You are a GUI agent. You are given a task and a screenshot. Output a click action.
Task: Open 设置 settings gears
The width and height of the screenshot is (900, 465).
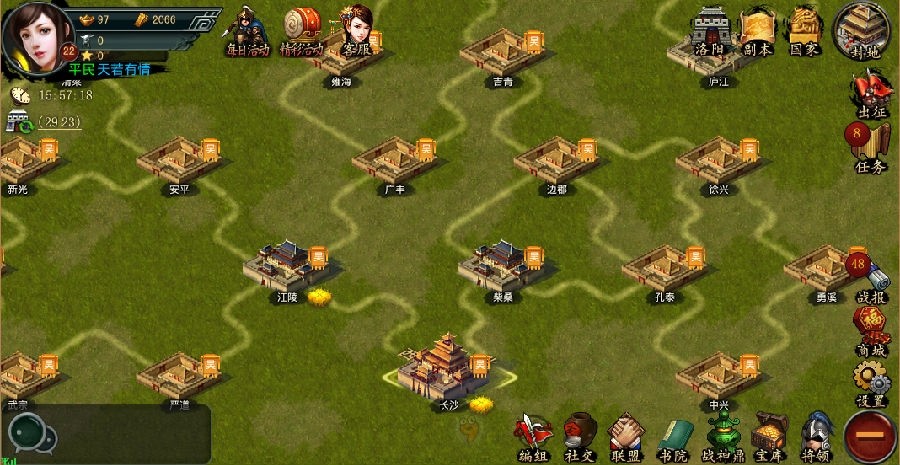tap(871, 382)
